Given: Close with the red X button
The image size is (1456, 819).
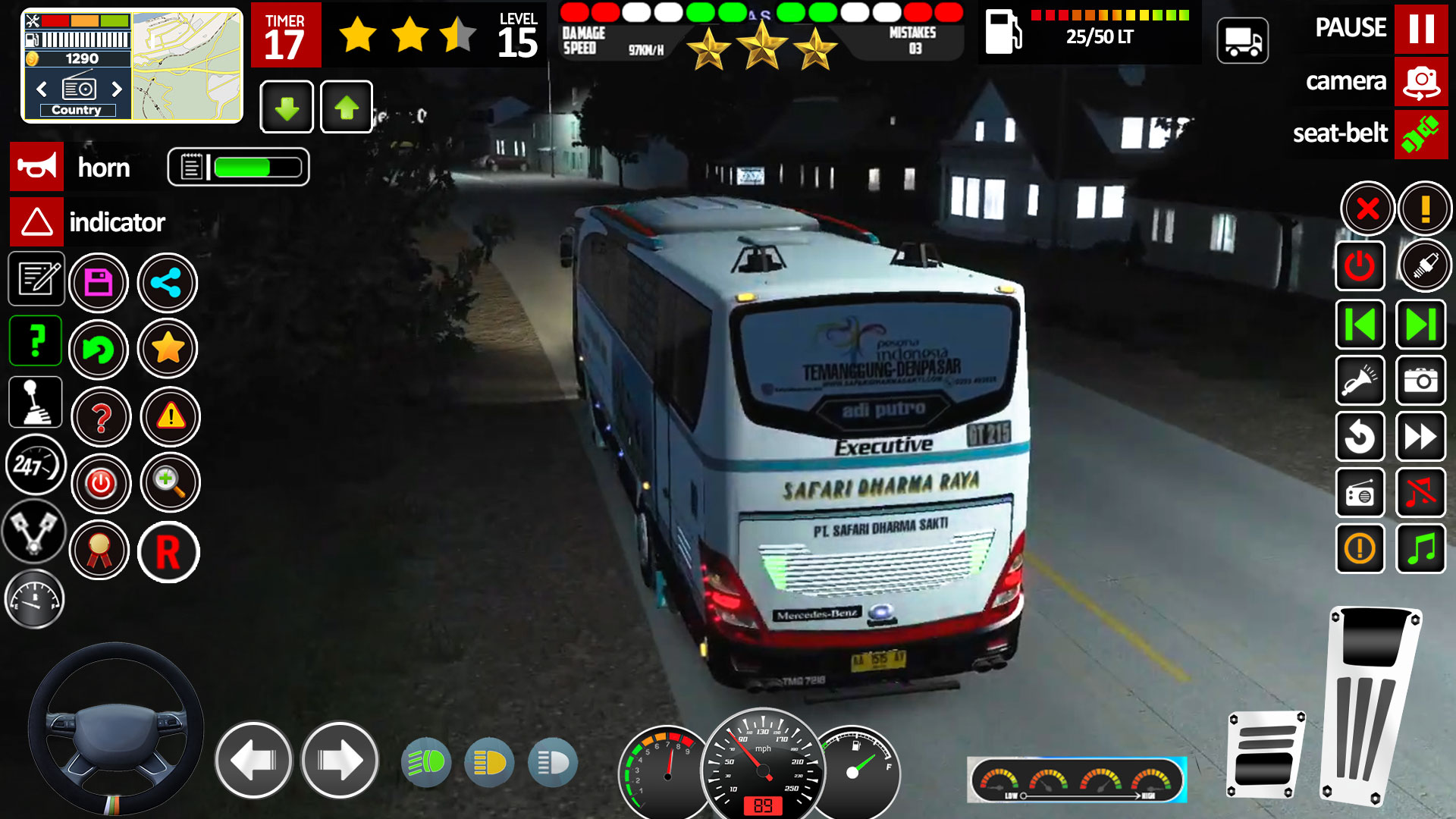Looking at the screenshot, I should tap(1367, 208).
